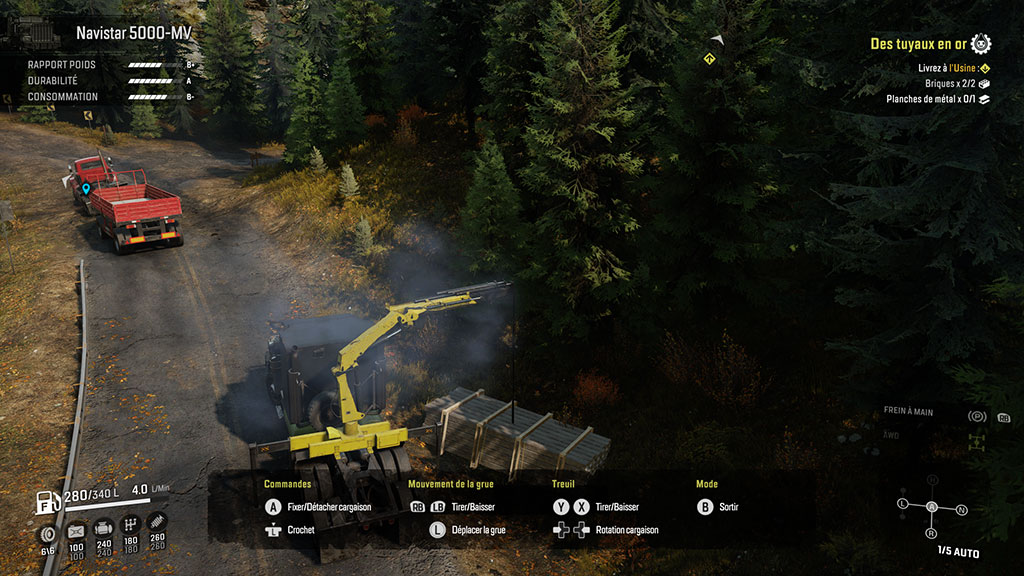Shift to N on the gear selector

[x=961, y=510]
